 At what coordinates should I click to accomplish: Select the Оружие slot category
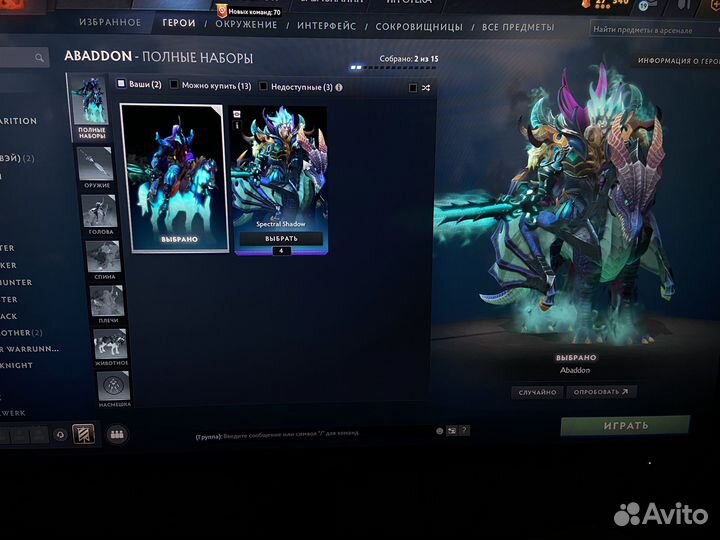[98, 166]
